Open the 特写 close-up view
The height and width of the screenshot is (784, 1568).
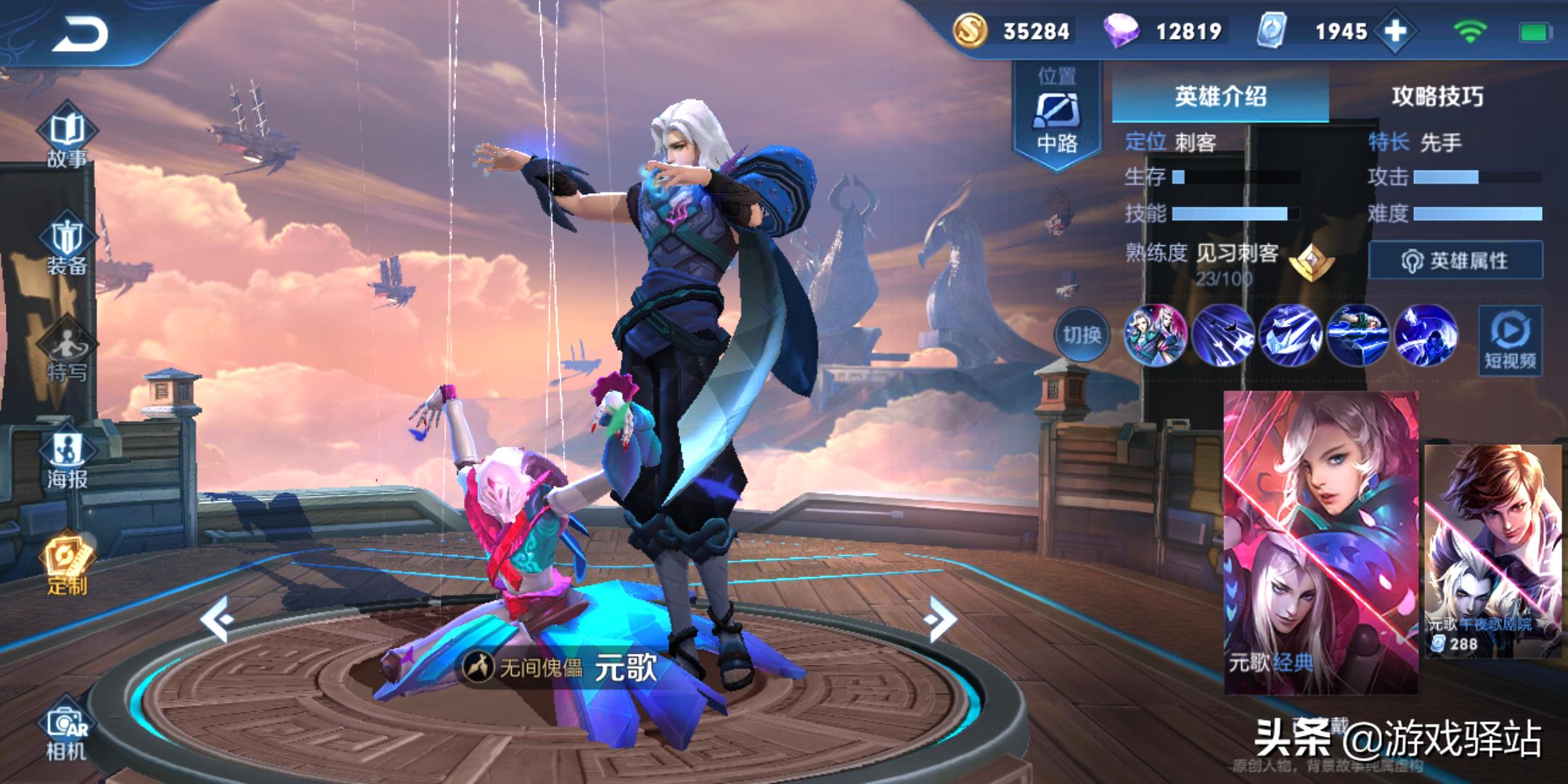[67, 352]
